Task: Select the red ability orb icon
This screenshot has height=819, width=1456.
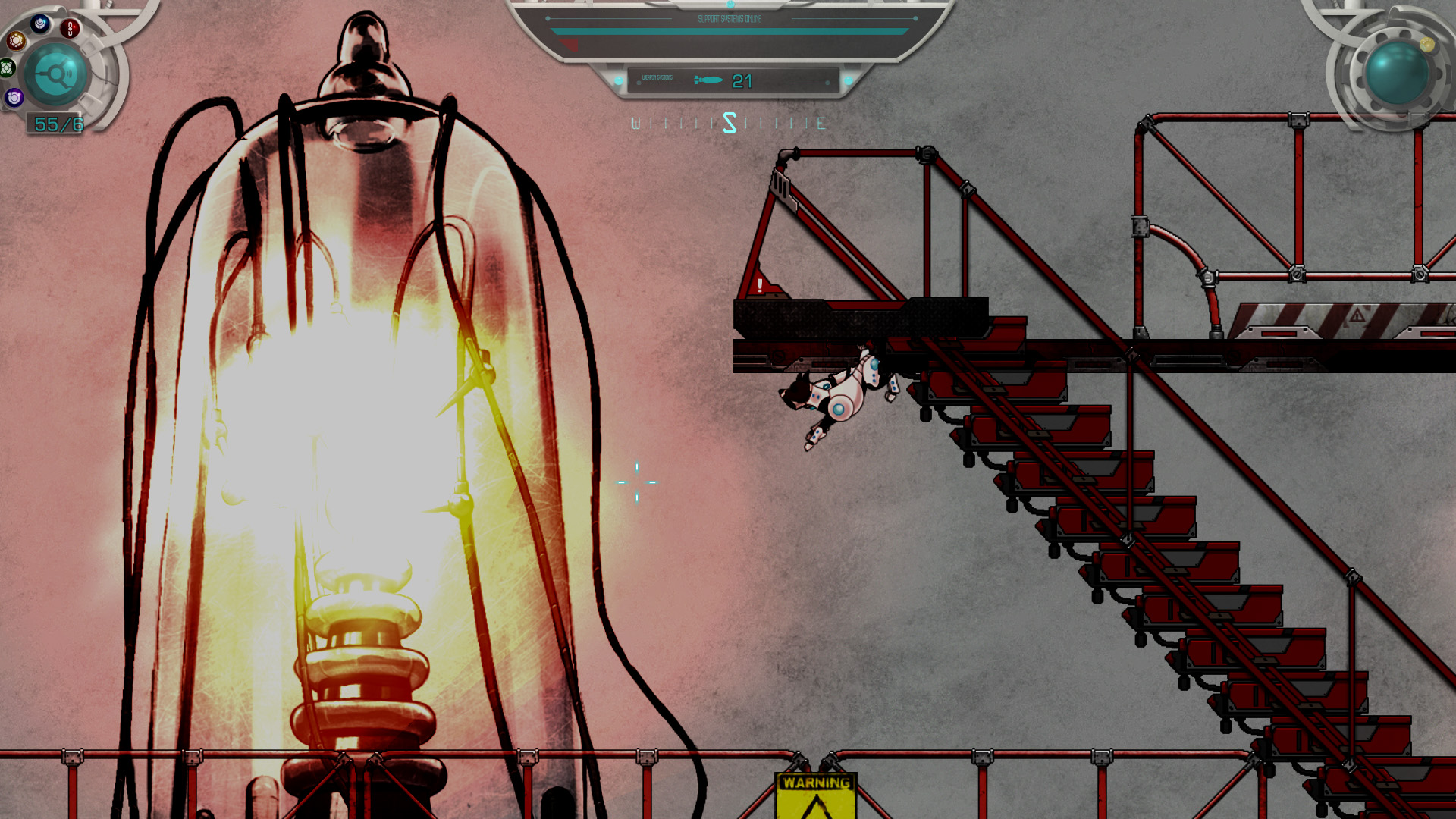Action: click(70, 28)
